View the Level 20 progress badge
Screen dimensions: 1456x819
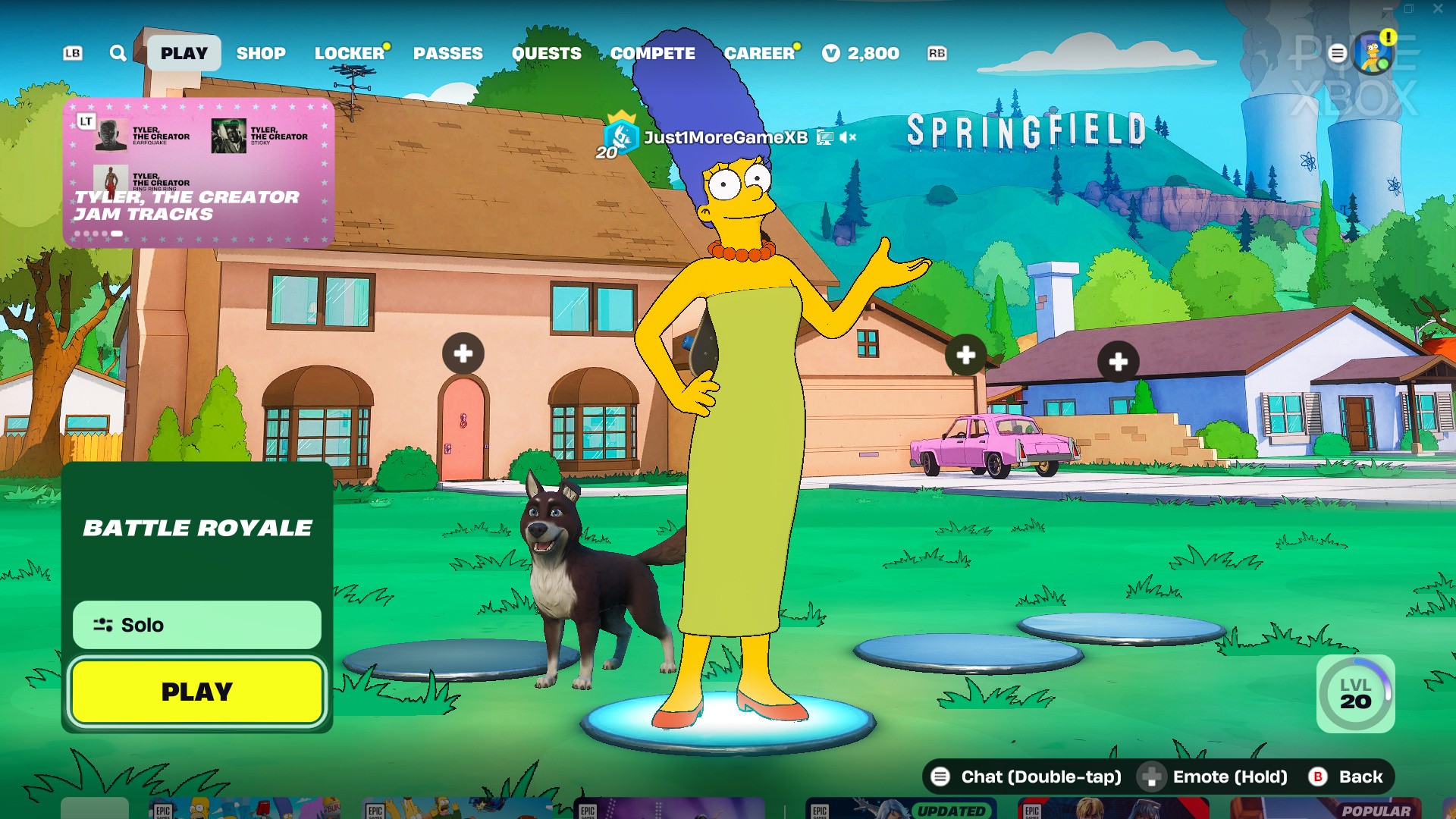click(1355, 693)
